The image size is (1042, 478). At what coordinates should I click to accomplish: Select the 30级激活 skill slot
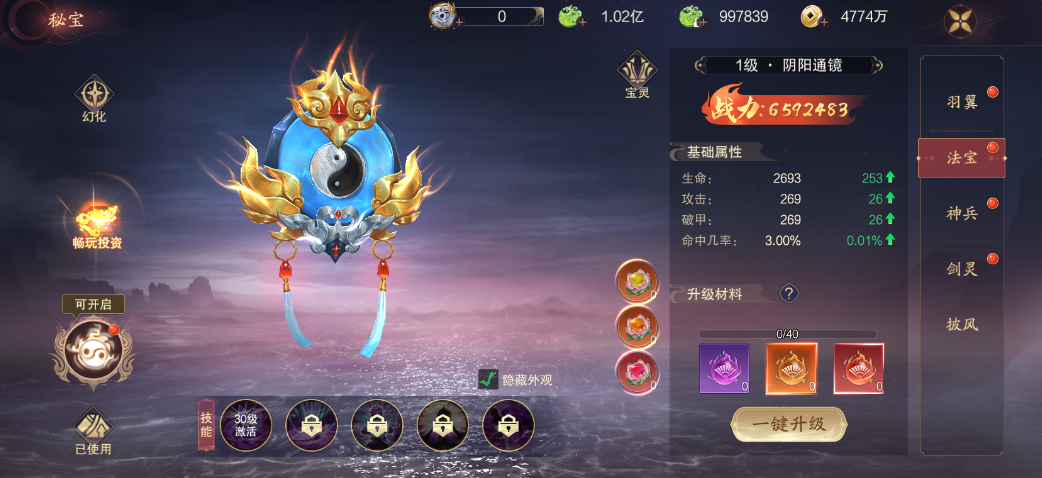[x=245, y=426]
